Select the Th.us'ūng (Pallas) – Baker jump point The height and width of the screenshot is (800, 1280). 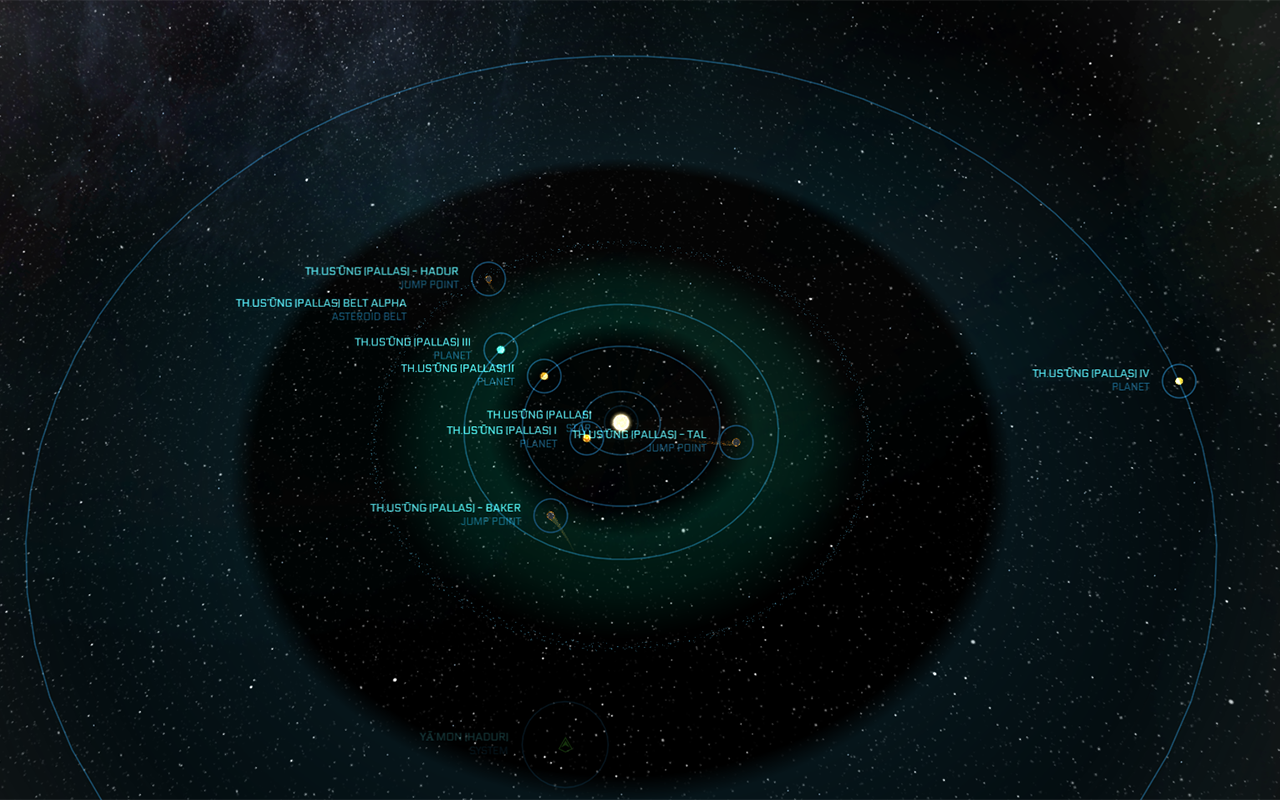[x=551, y=516]
